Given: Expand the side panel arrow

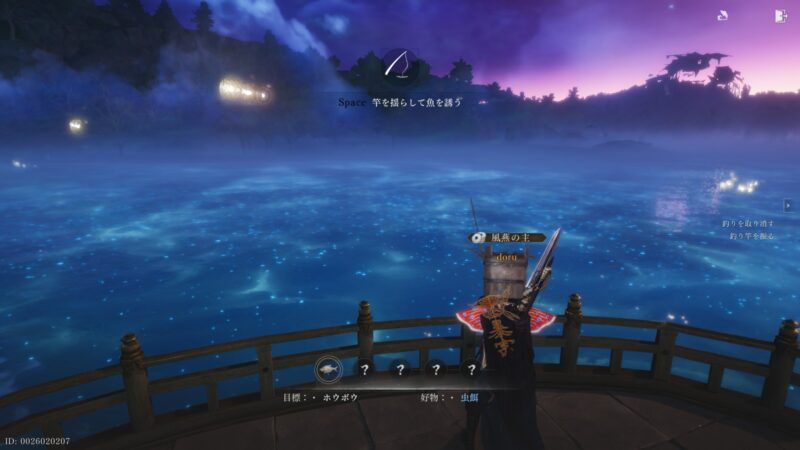Looking at the screenshot, I should [788, 205].
